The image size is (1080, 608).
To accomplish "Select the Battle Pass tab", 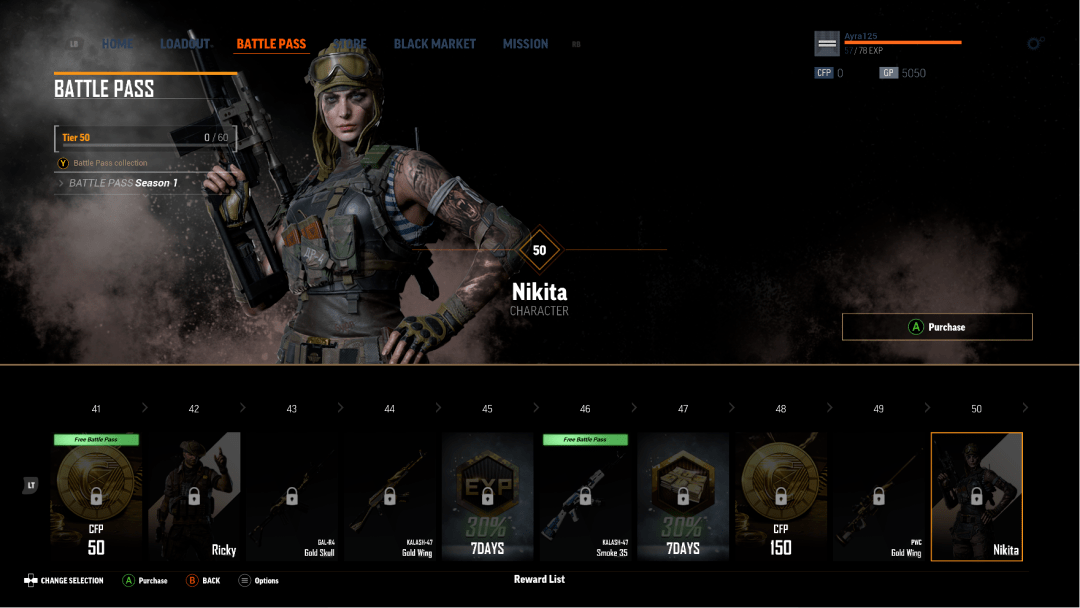I will click(x=271, y=44).
